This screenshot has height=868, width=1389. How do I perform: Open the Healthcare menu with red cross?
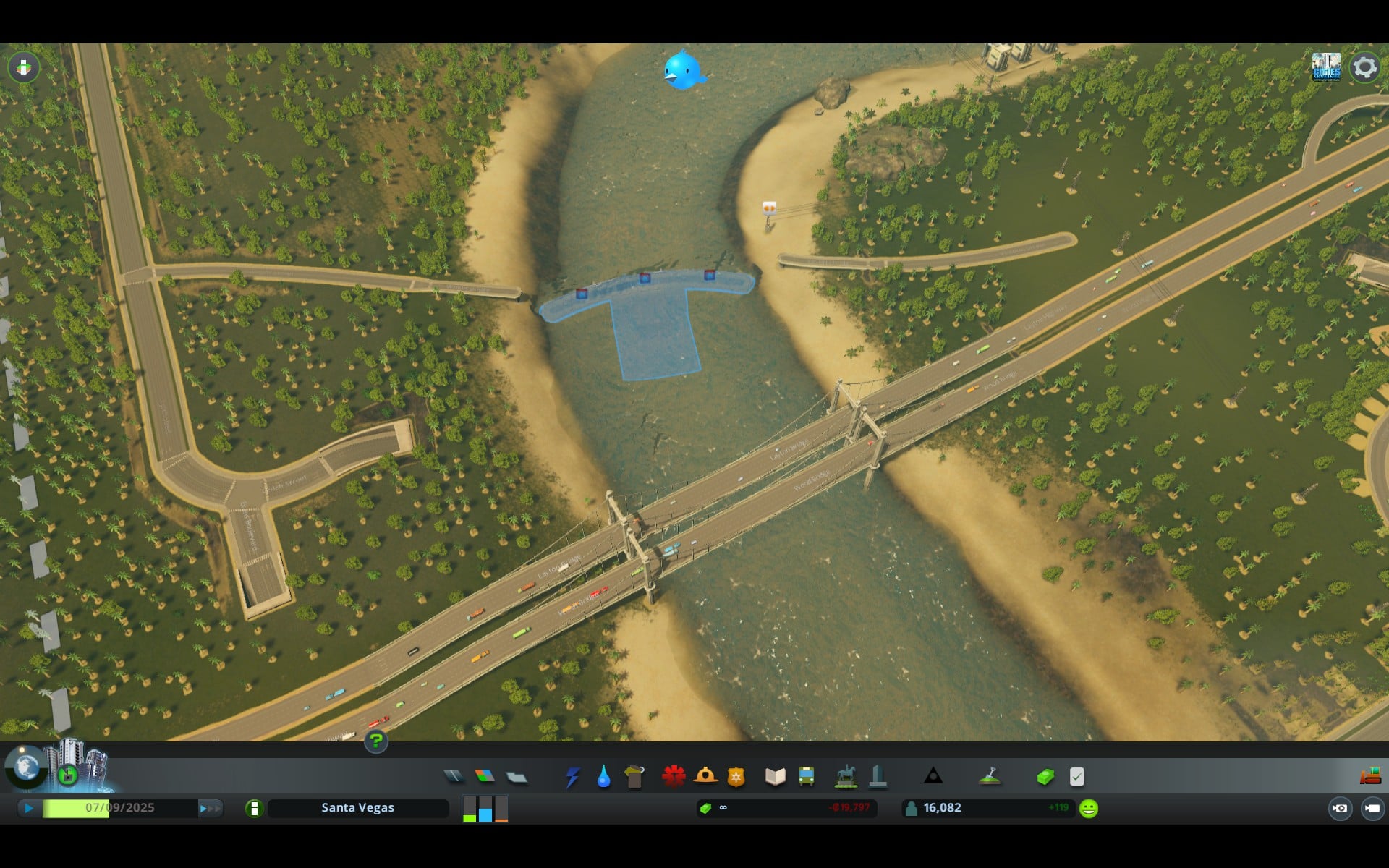(x=674, y=777)
